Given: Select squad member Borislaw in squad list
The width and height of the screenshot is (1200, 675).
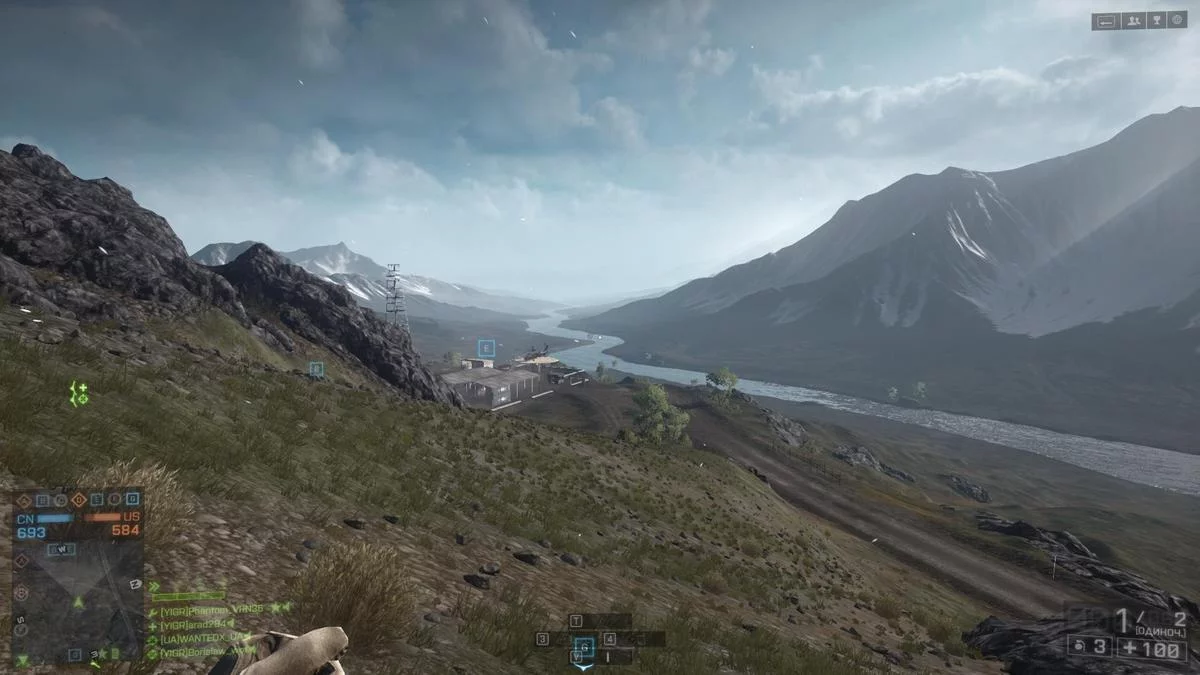Looking at the screenshot, I should 204,652.
